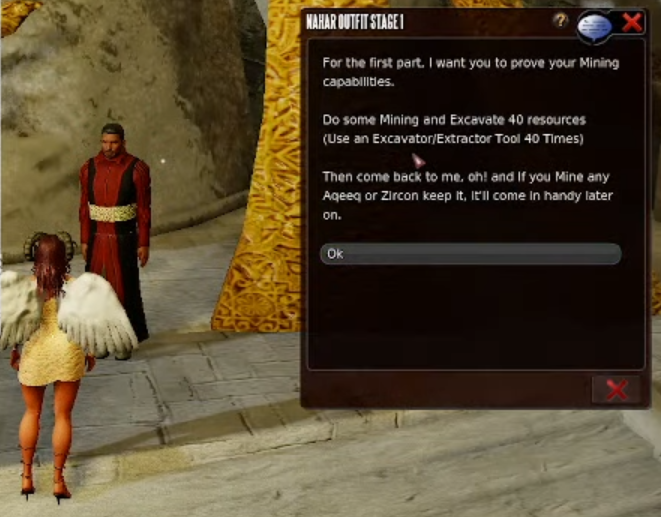This screenshot has height=517, width=661.
Task: Open the question mark help icon
Action: pos(560,21)
